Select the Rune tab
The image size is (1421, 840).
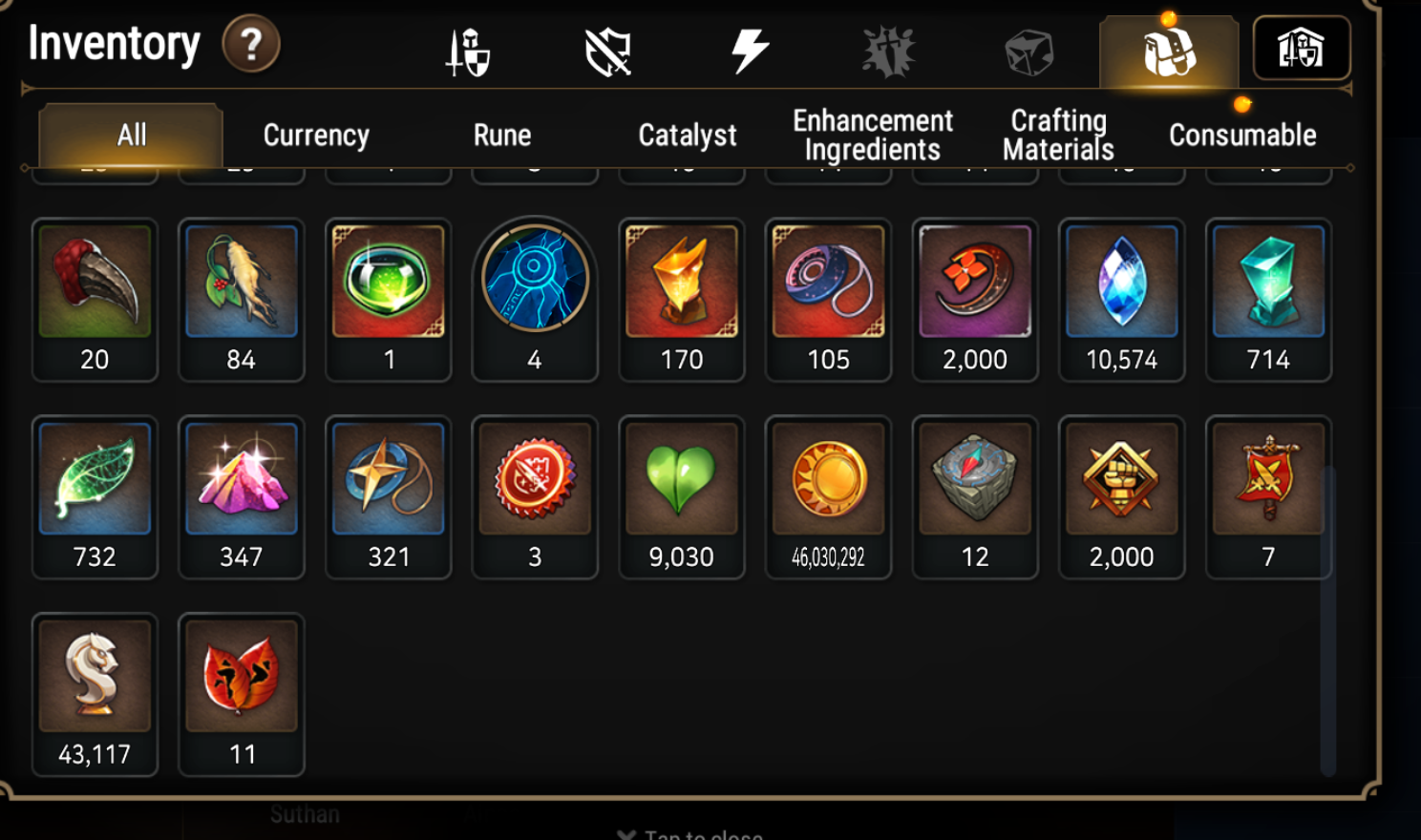pos(502,136)
